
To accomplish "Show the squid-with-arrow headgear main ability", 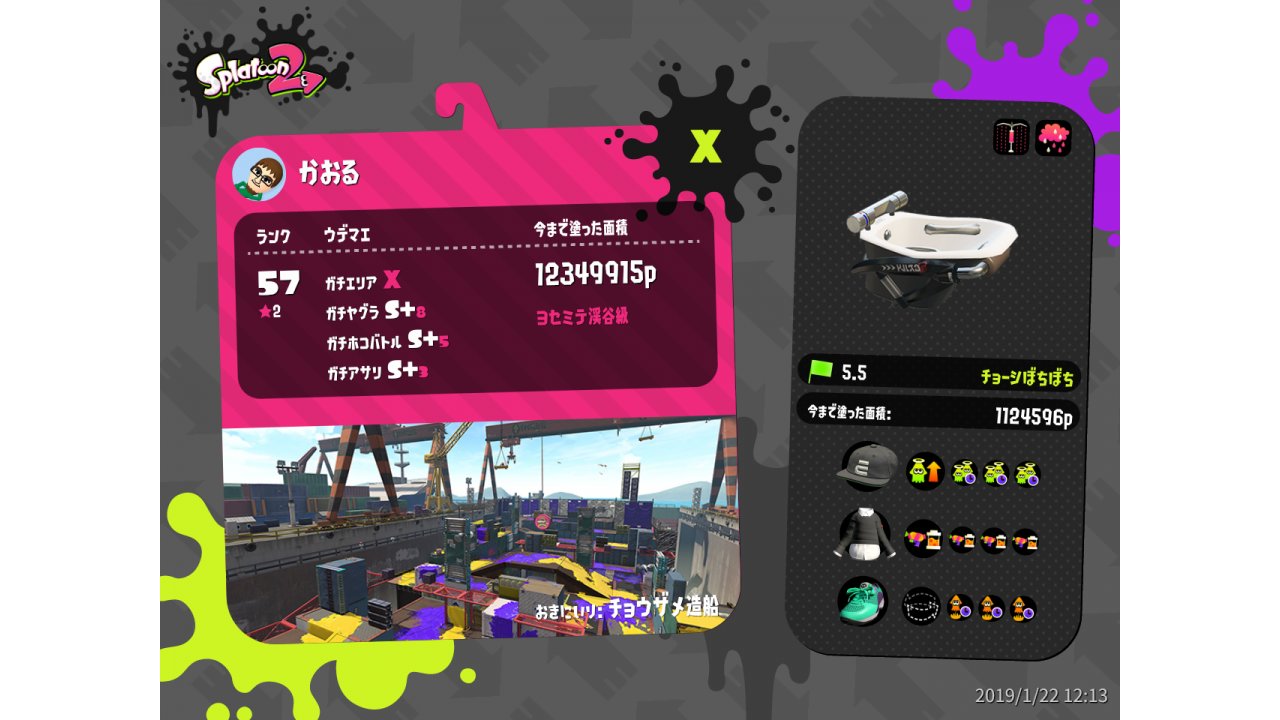I will [x=925, y=471].
